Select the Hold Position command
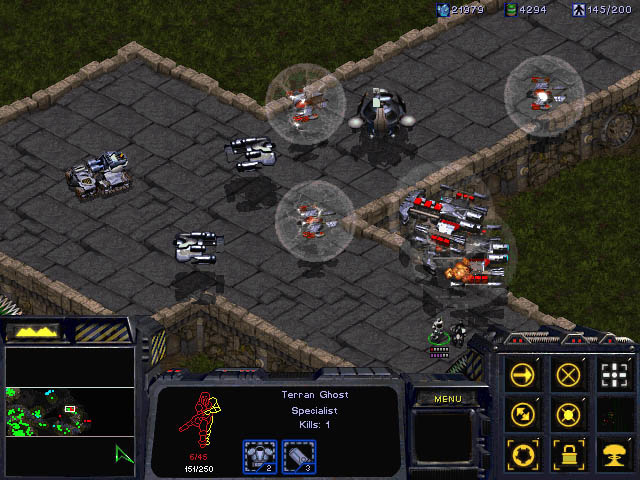 click(569, 412)
